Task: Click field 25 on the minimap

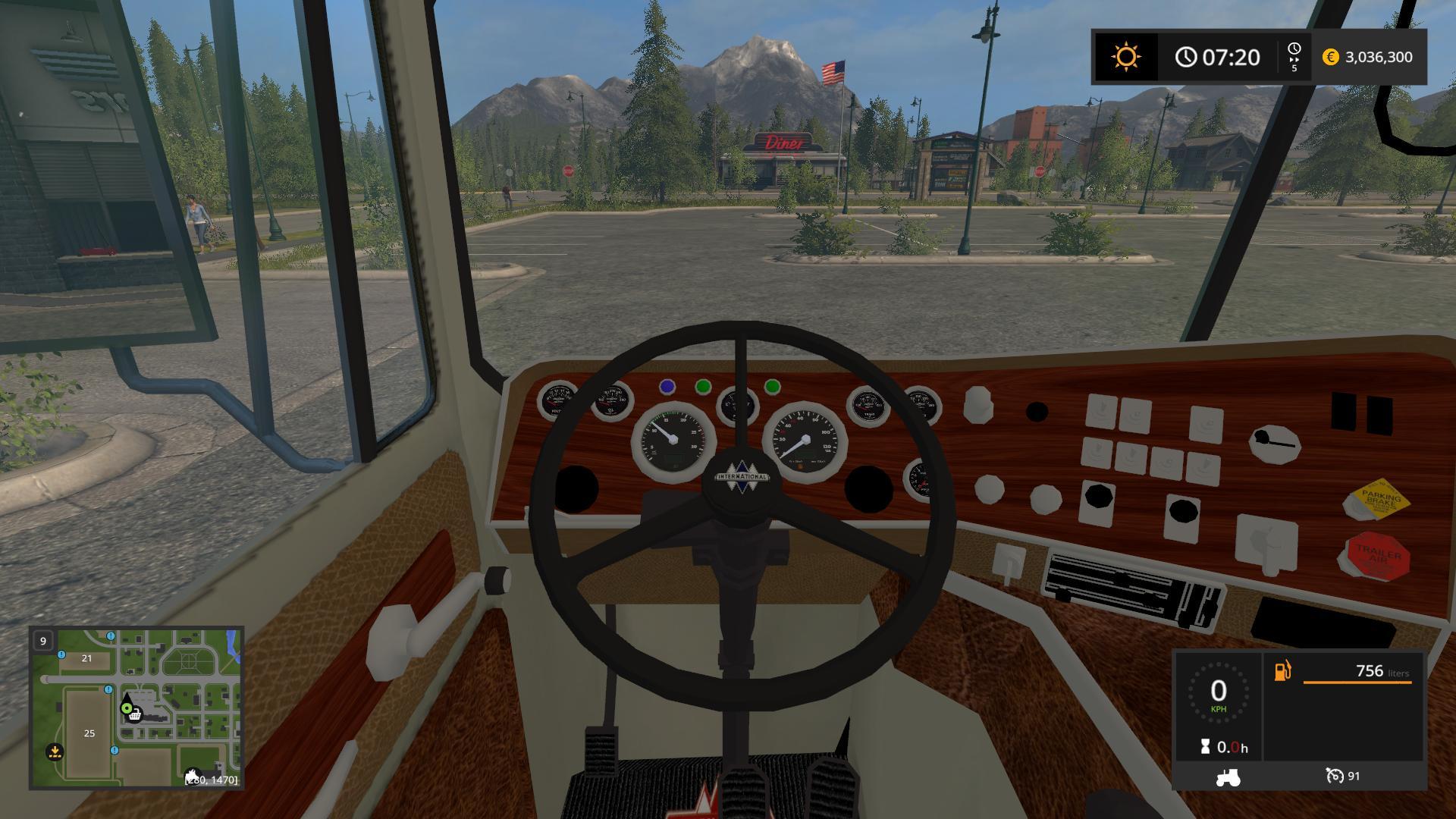Action: coord(89,733)
